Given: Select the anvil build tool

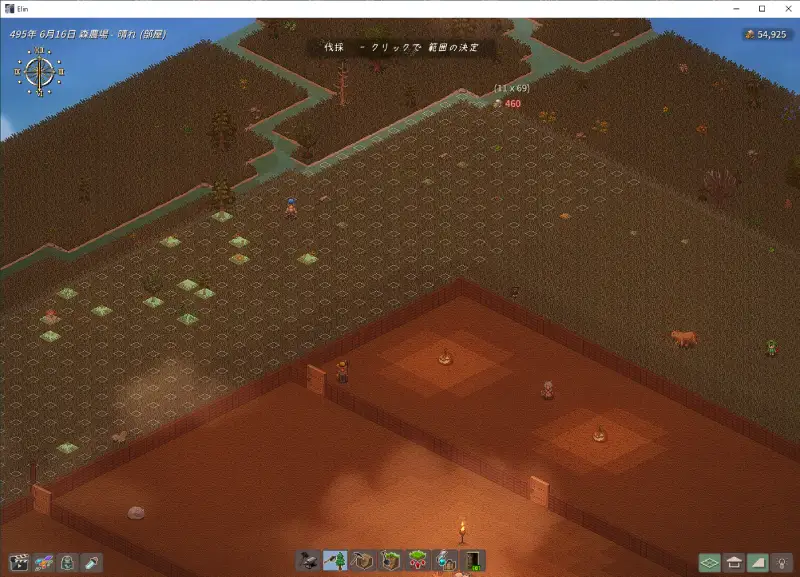Looking at the screenshot, I should click(308, 561).
